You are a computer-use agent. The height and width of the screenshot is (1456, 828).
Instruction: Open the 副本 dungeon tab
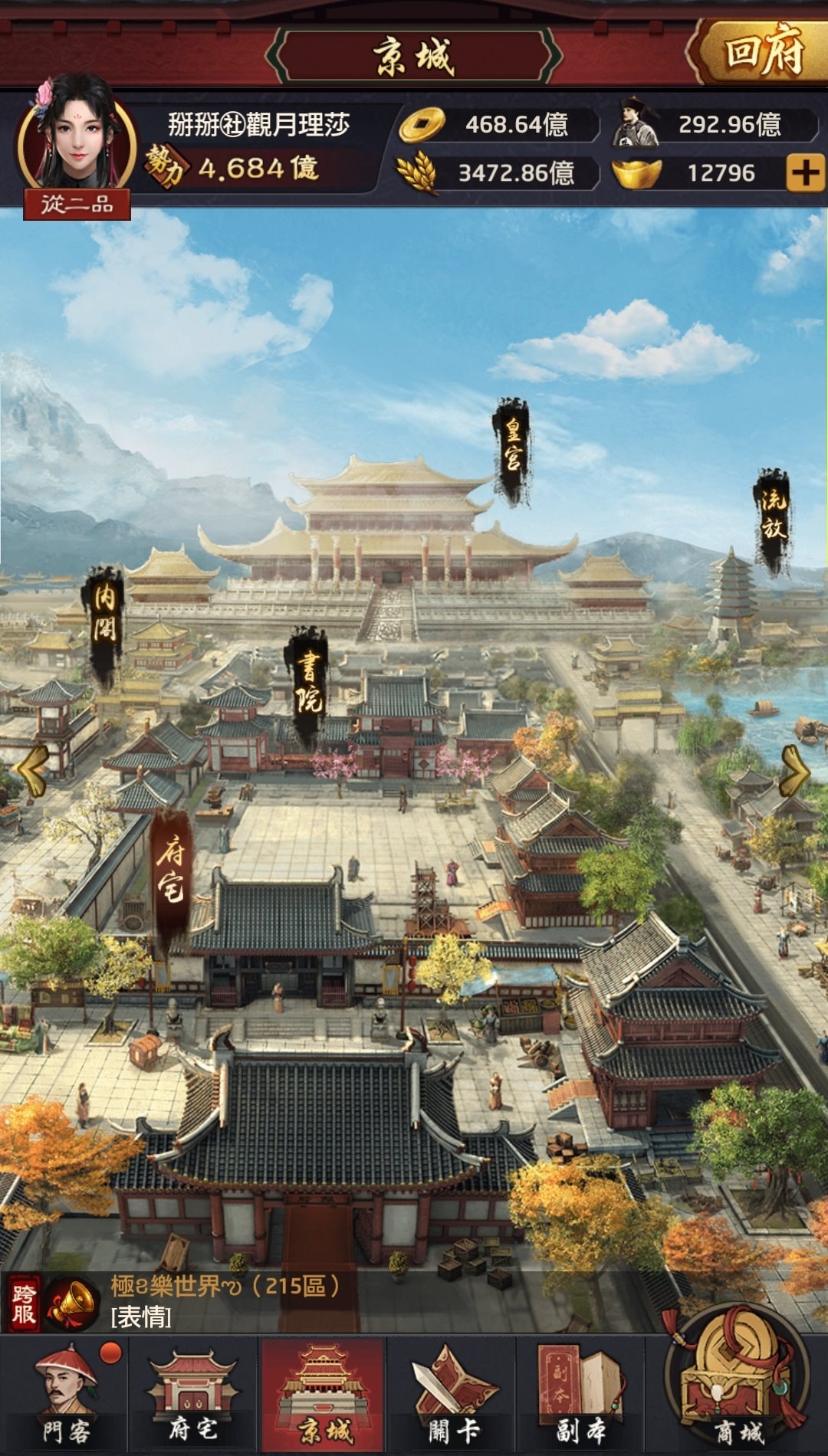(x=581, y=1395)
